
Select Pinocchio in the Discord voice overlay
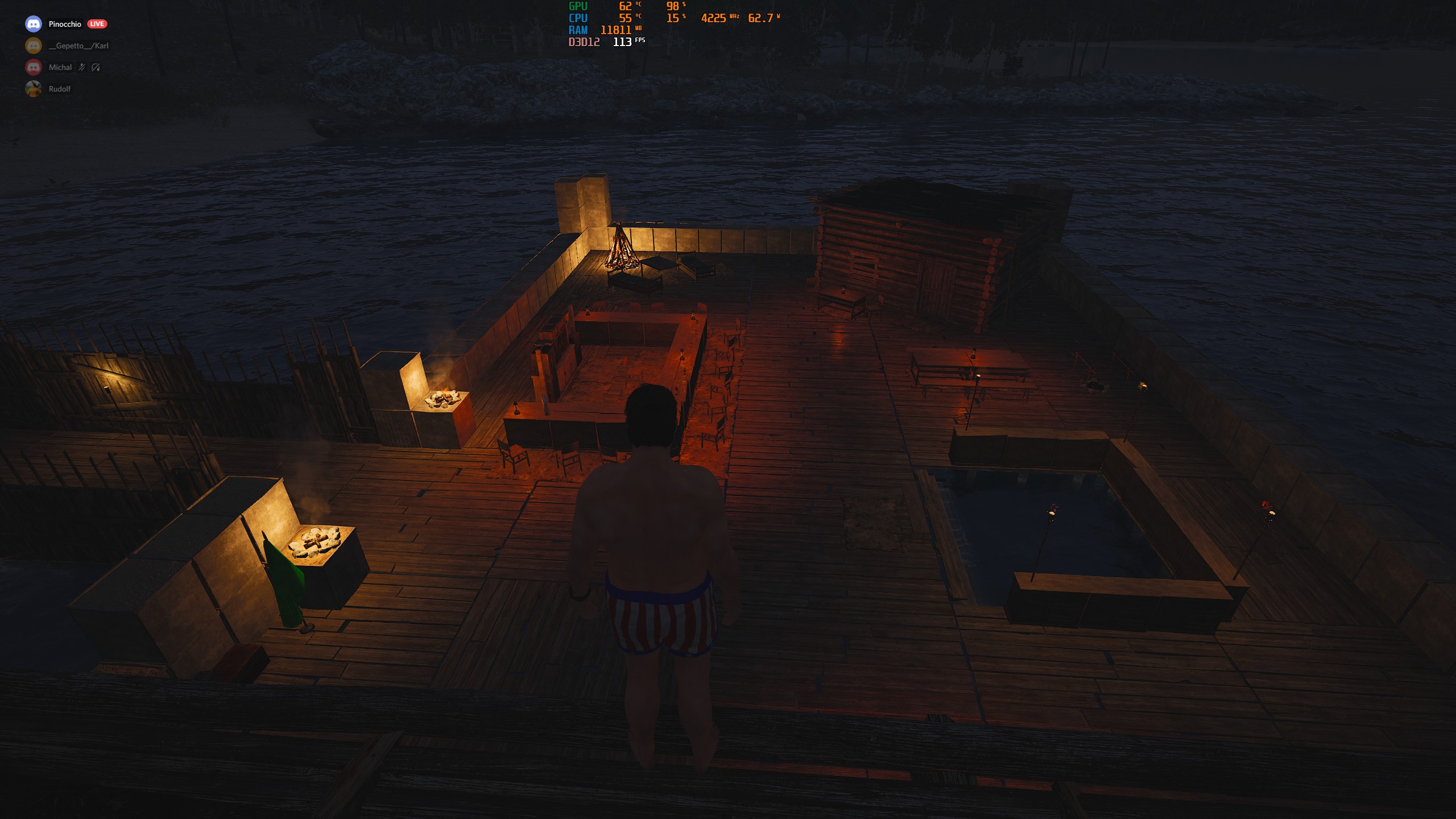pos(65,24)
